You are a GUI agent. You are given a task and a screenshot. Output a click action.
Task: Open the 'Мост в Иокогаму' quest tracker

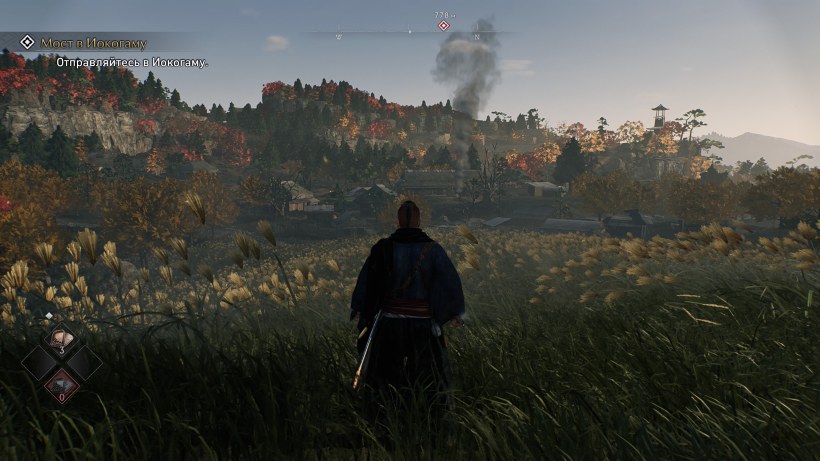pyautogui.click(x=94, y=43)
